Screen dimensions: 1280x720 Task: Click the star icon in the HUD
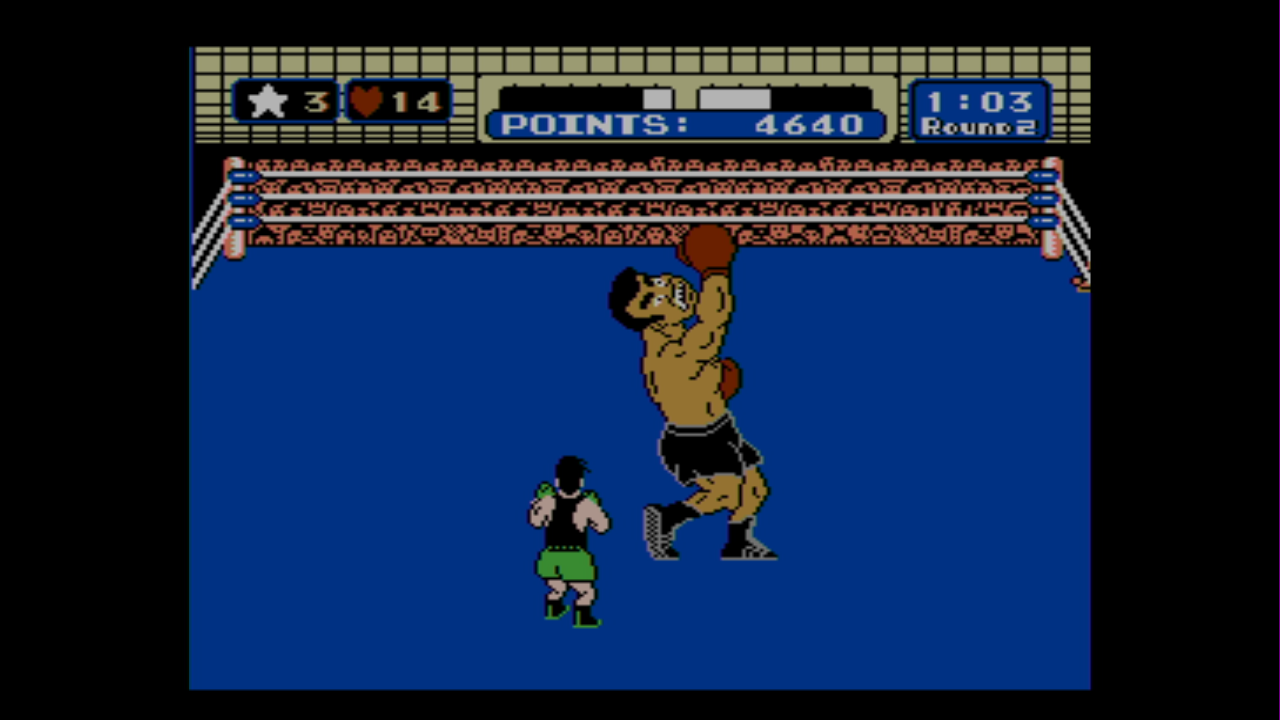tap(267, 100)
